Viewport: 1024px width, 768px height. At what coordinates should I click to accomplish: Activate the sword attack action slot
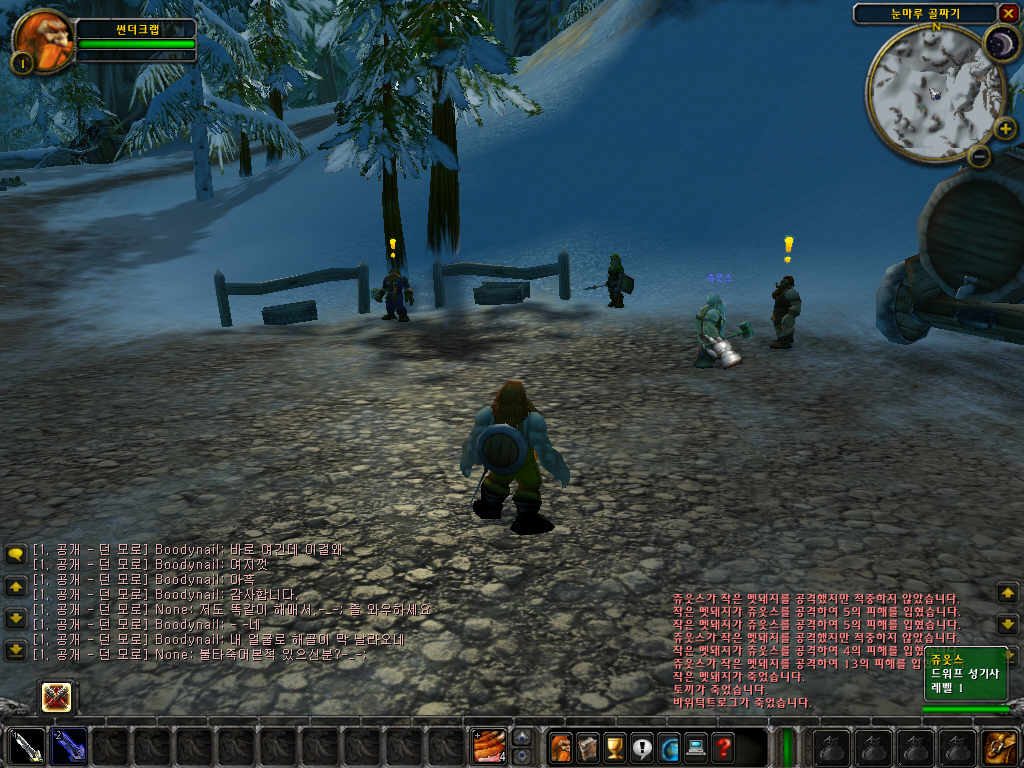pyautogui.click(x=26, y=747)
